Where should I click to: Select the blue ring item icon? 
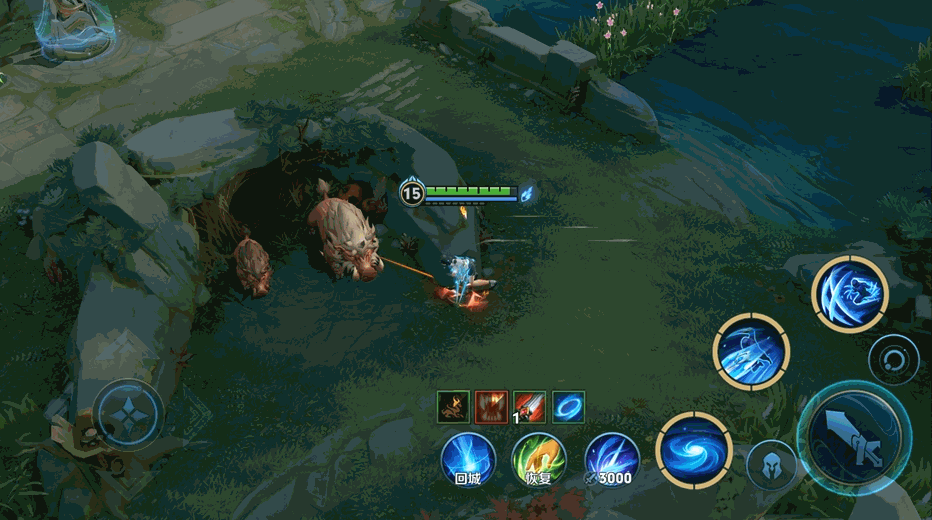coord(569,406)
